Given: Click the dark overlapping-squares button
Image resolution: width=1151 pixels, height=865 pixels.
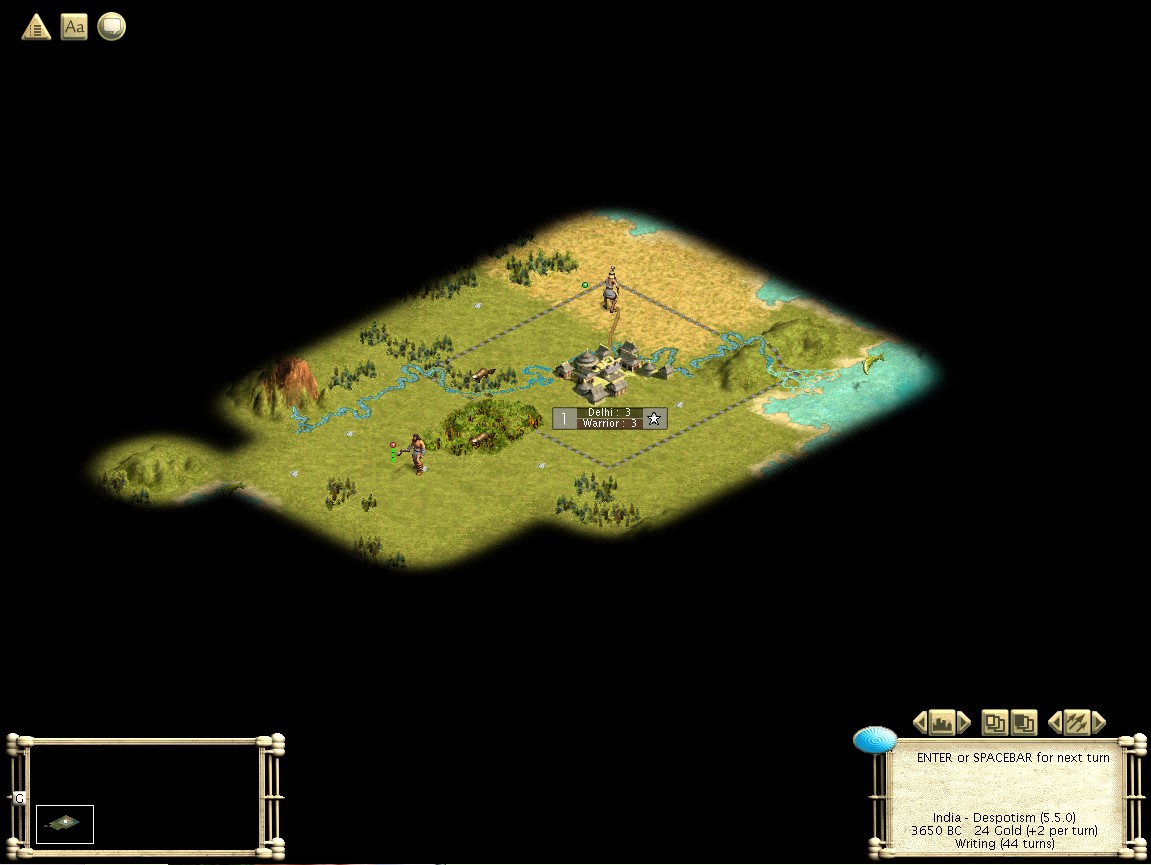Looking at the screenshot, I should click(x=1023, y=722).
